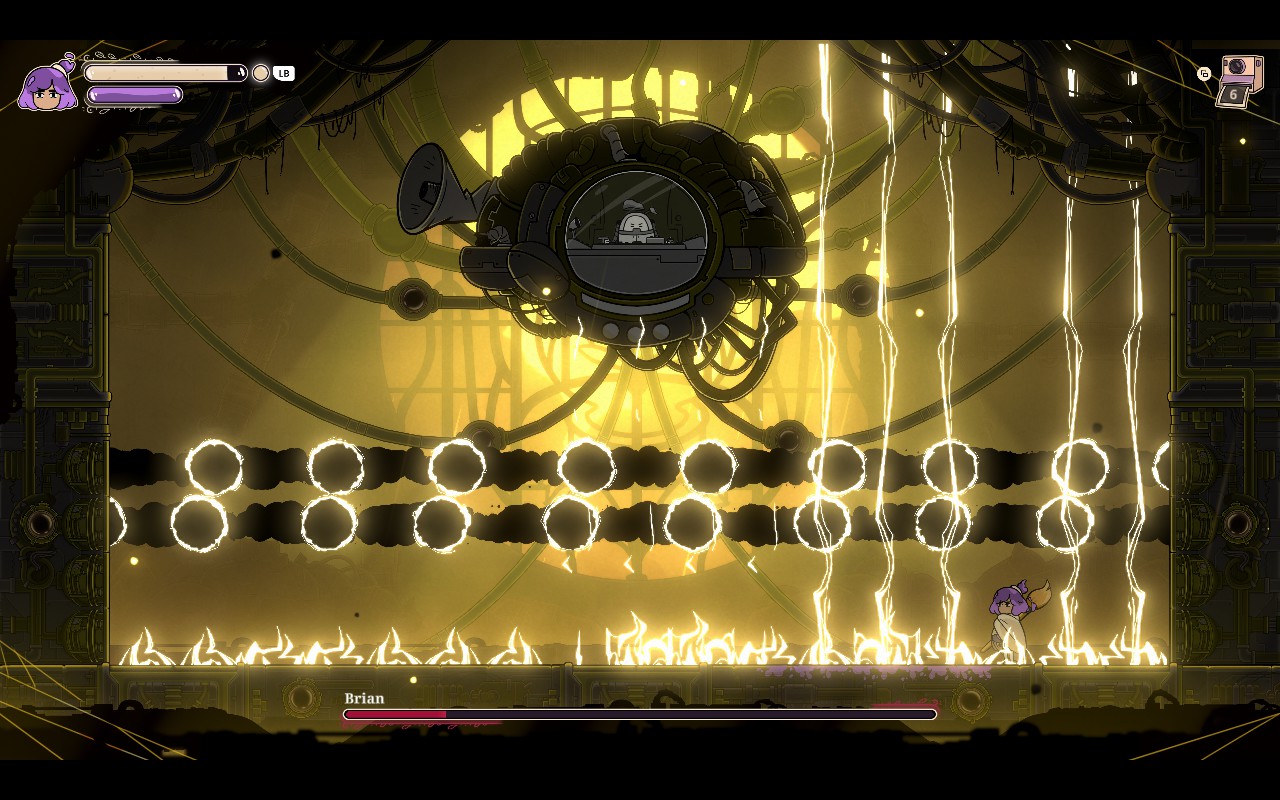Select the instant camera item icon
Viewport: 1280px width, 800px height.
(x=1240, y=80)
